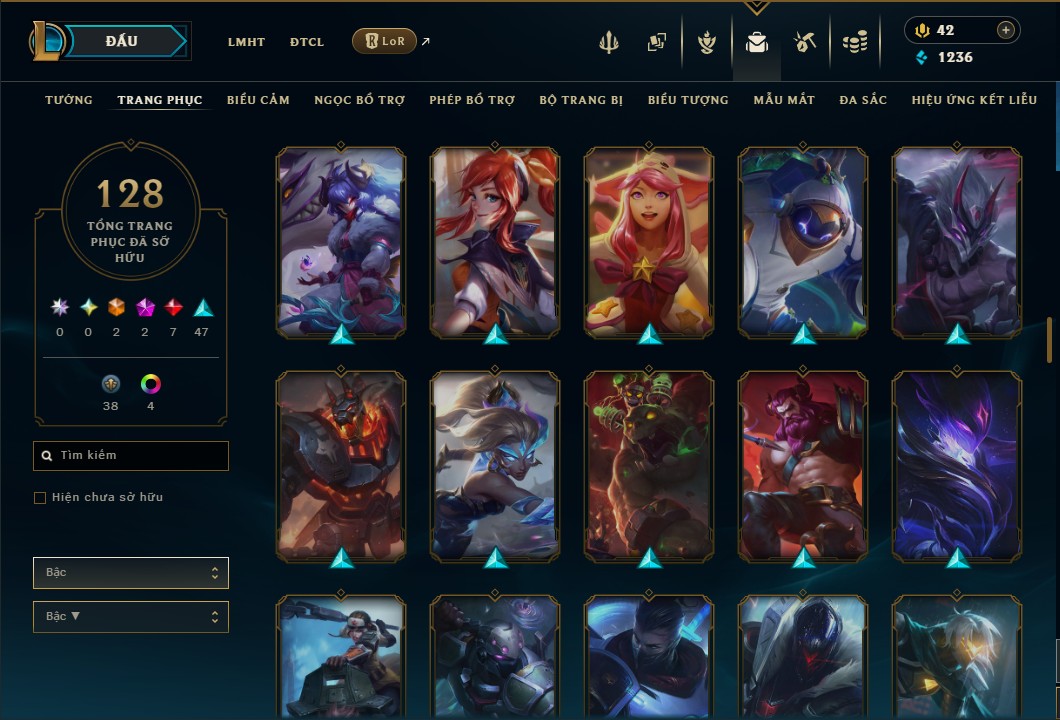This screenshot has width=1060, height=720.
Task: Open the Bậc ▼ sort-order dropdown
Action: (x=131, y=616)
